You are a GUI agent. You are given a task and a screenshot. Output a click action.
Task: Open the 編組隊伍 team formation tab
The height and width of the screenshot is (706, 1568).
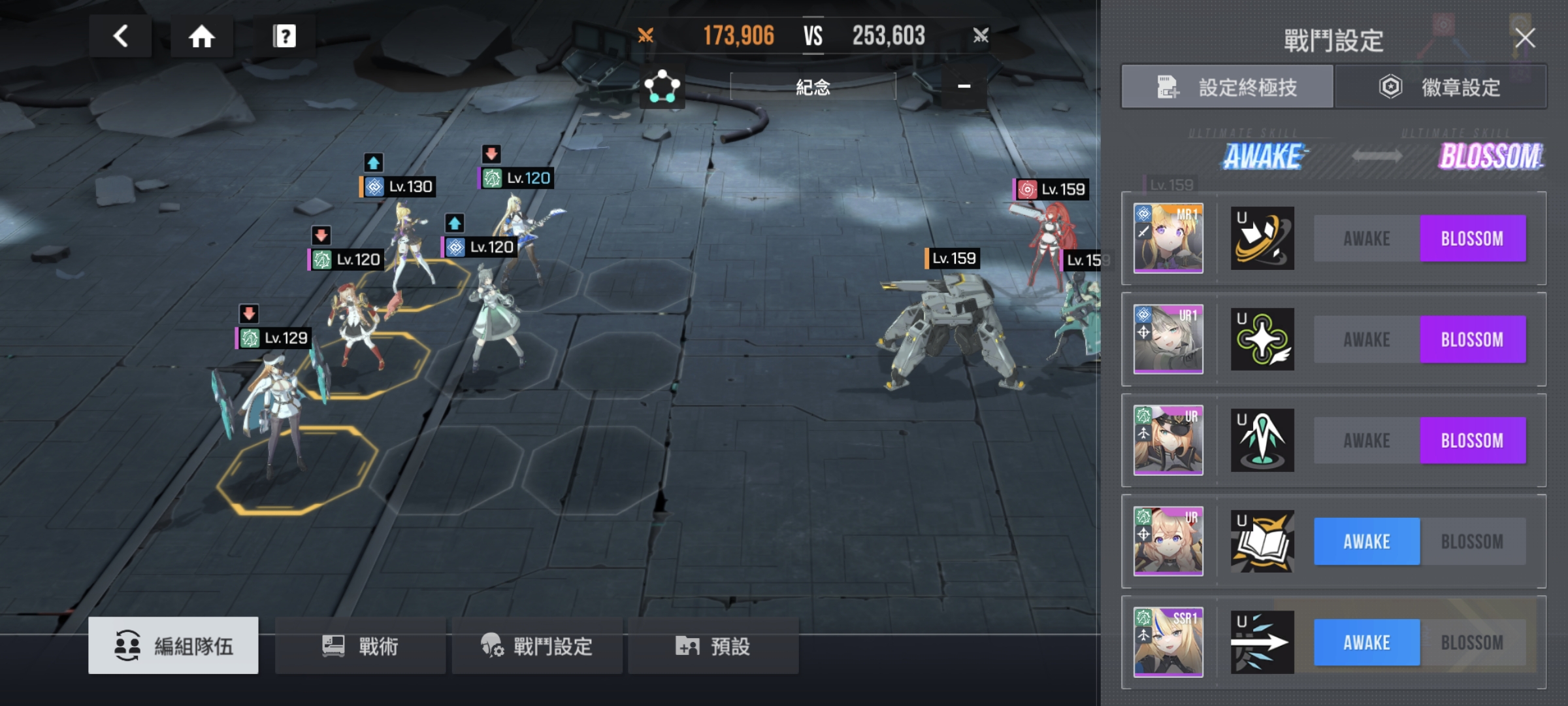pos(174,646)
